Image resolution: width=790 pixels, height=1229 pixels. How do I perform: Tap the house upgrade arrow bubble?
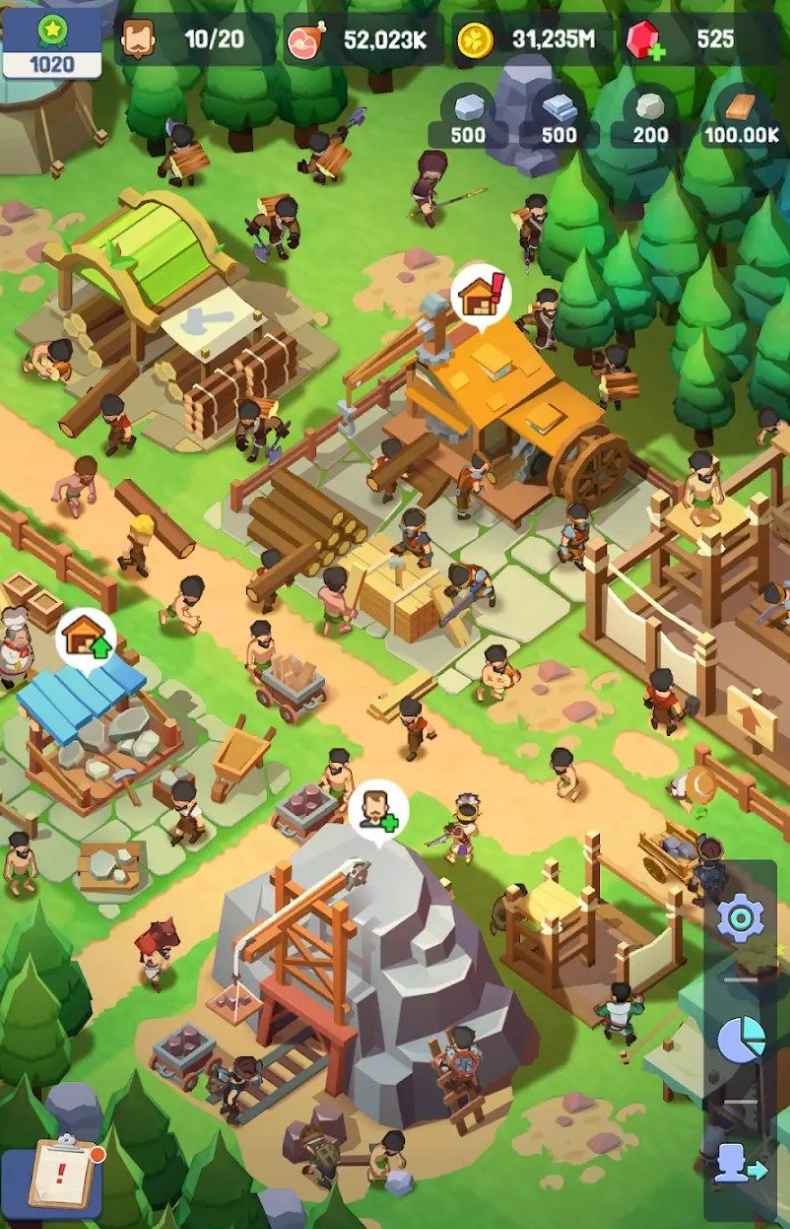point(86,636)
